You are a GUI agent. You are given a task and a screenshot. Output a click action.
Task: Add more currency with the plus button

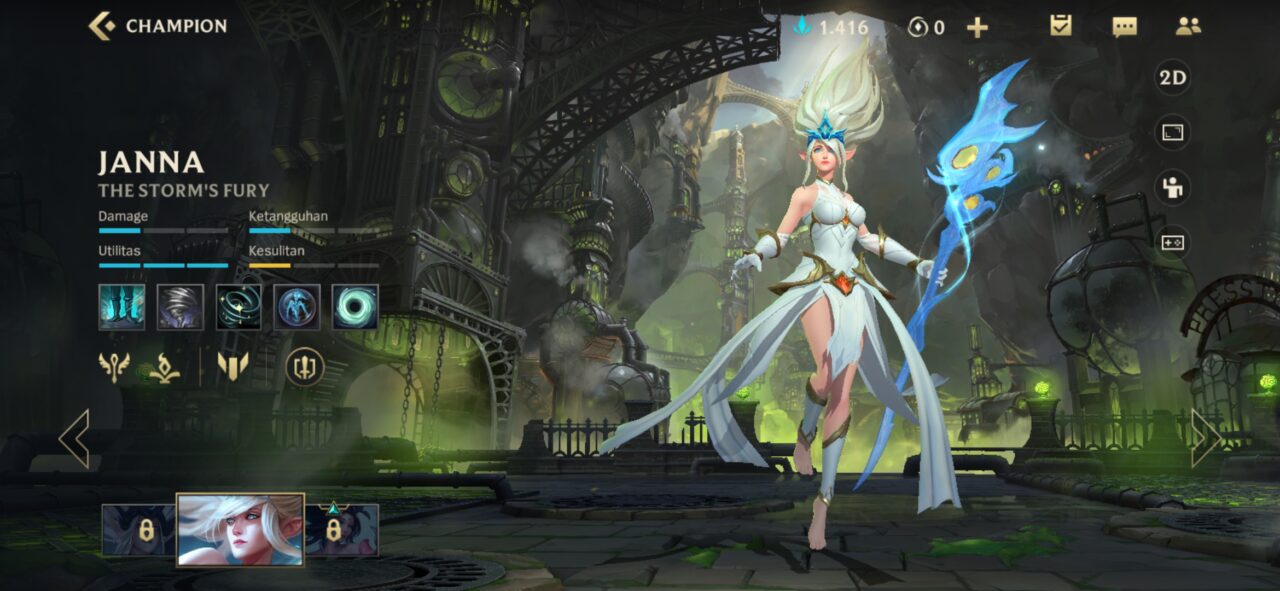(977, 27)
